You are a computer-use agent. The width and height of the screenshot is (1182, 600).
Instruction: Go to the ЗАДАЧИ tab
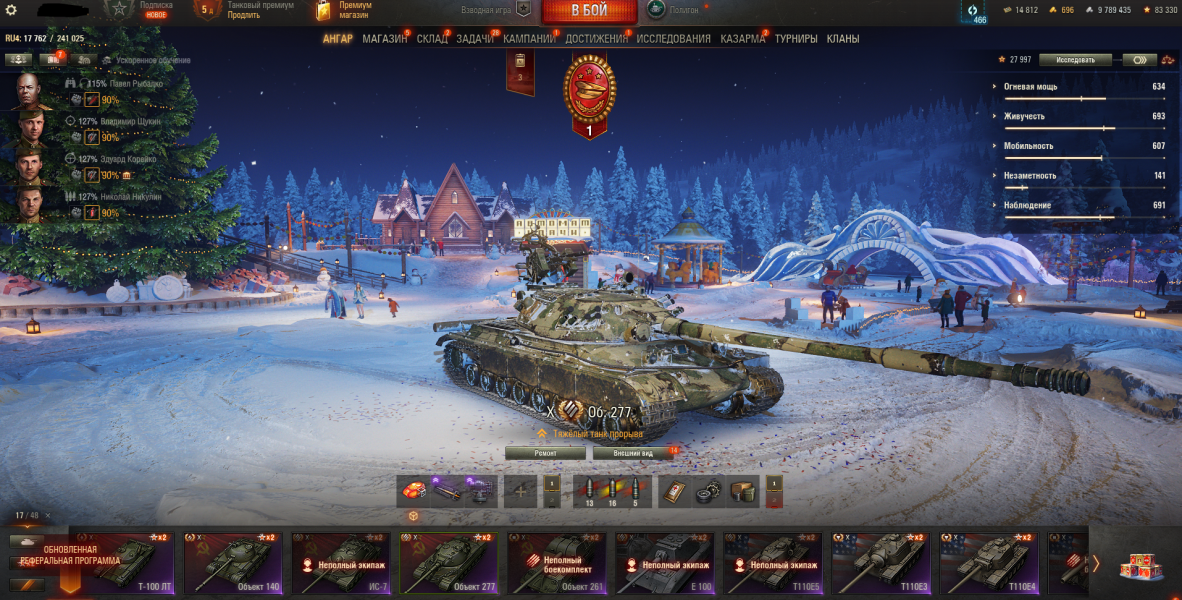[475, 39]
